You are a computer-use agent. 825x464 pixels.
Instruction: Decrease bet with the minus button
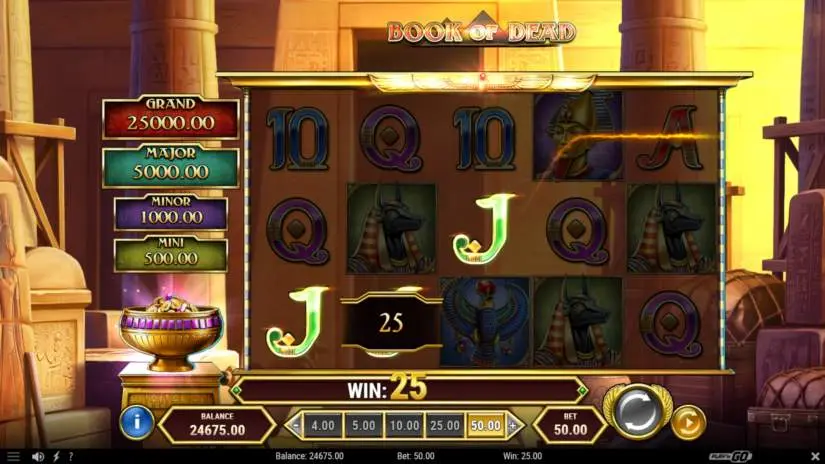(x=296, y=425)
